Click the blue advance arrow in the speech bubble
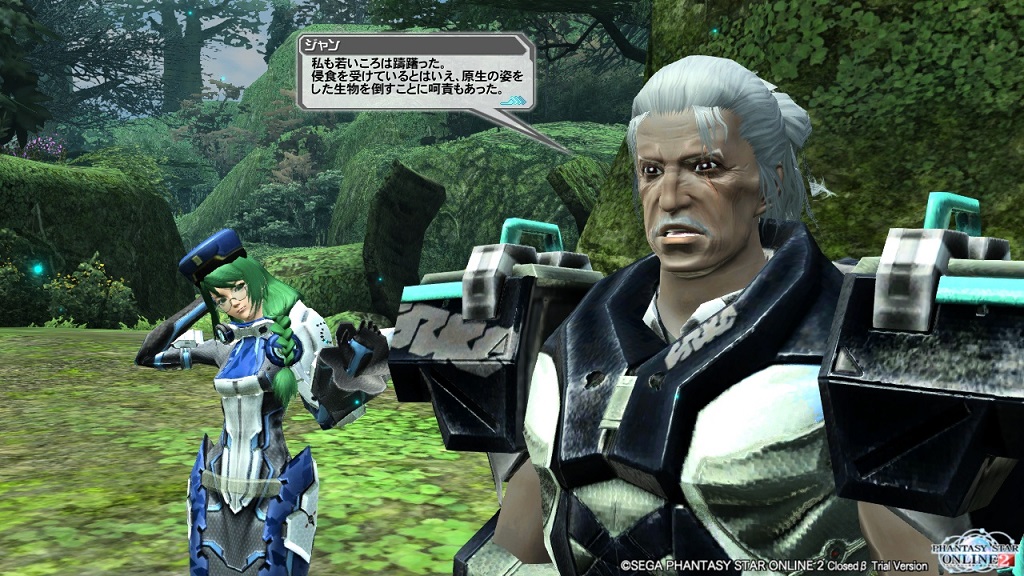The image size is (1024, 576). pos(513,100)
